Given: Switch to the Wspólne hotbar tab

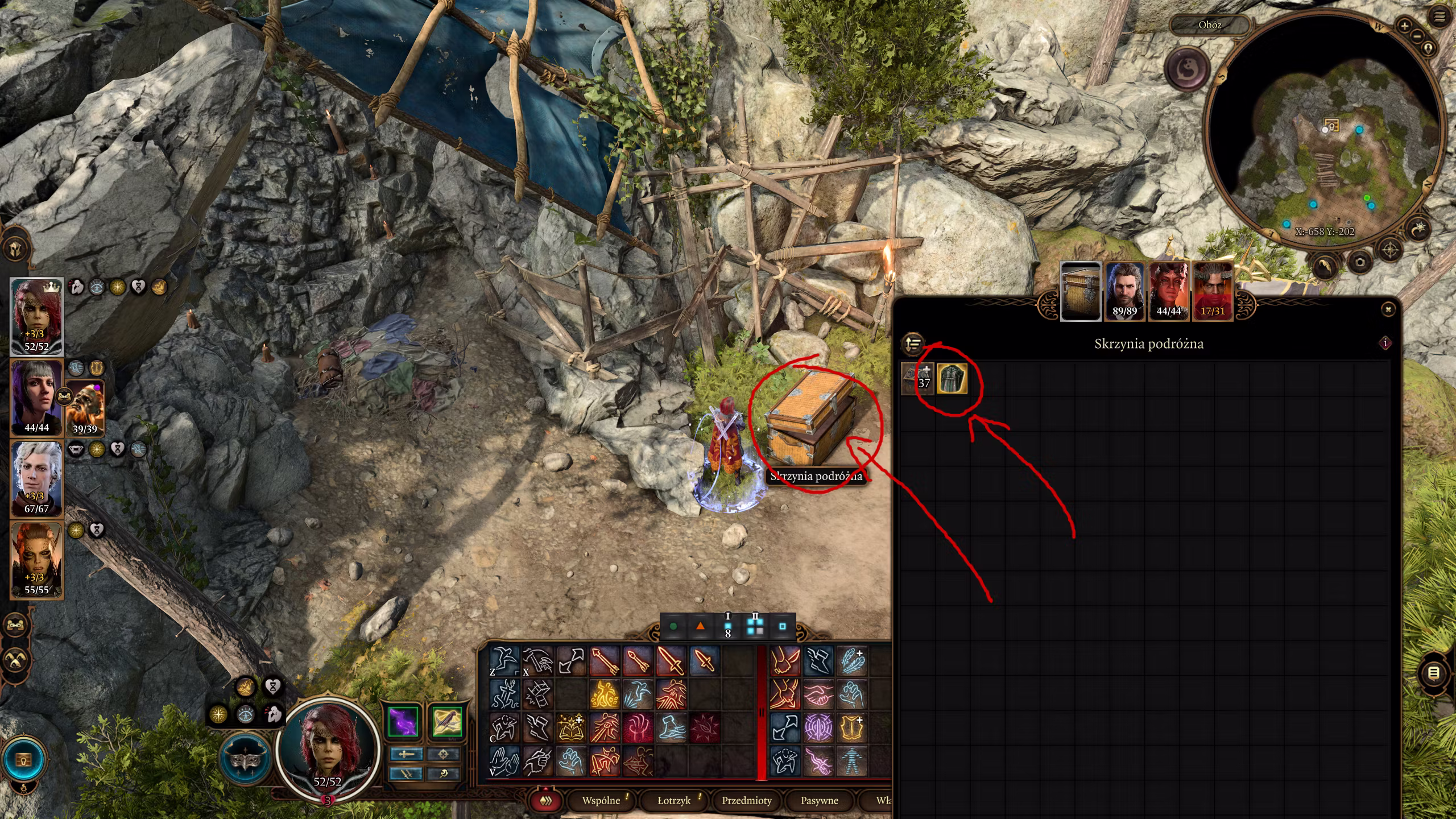Looking at the screenshot, I should point(601,800).
